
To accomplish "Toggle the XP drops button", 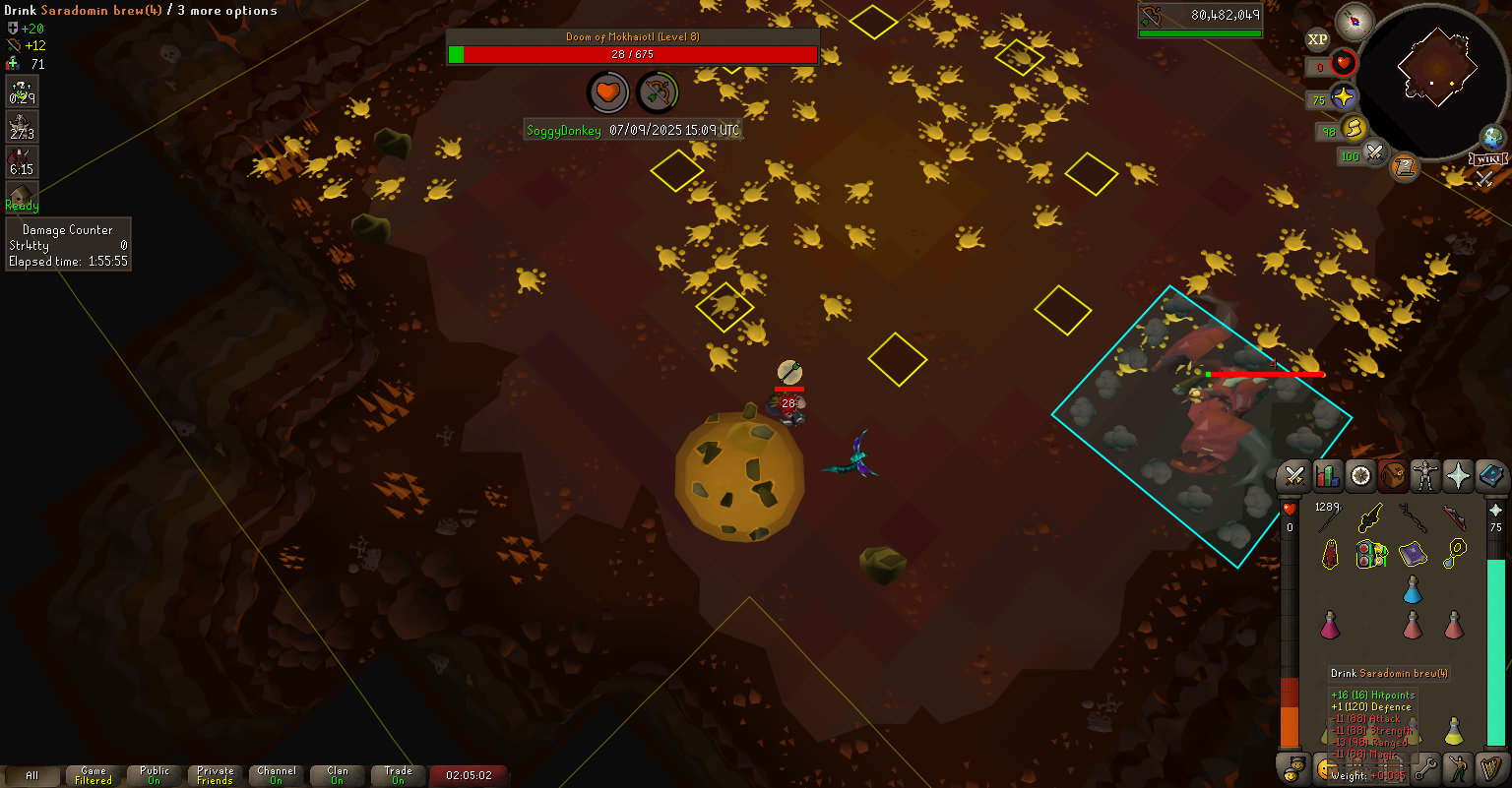I will click(x=1317, y=39).
